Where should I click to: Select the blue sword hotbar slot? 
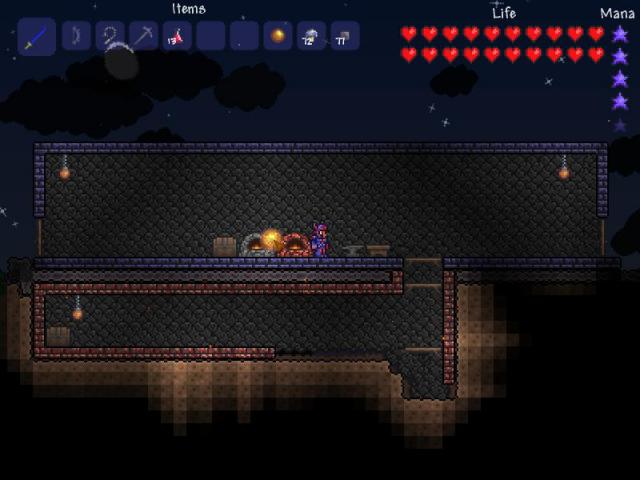click(x=36, y=37)
